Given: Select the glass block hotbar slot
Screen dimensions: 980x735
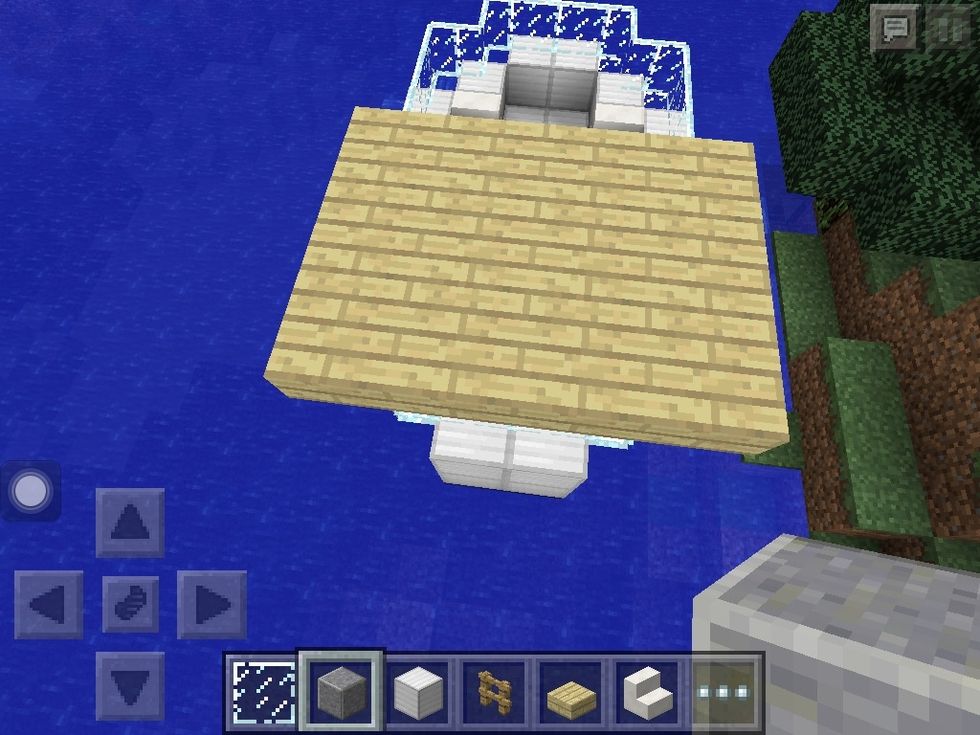Looking at the screenshot, I should coord(263,691).
